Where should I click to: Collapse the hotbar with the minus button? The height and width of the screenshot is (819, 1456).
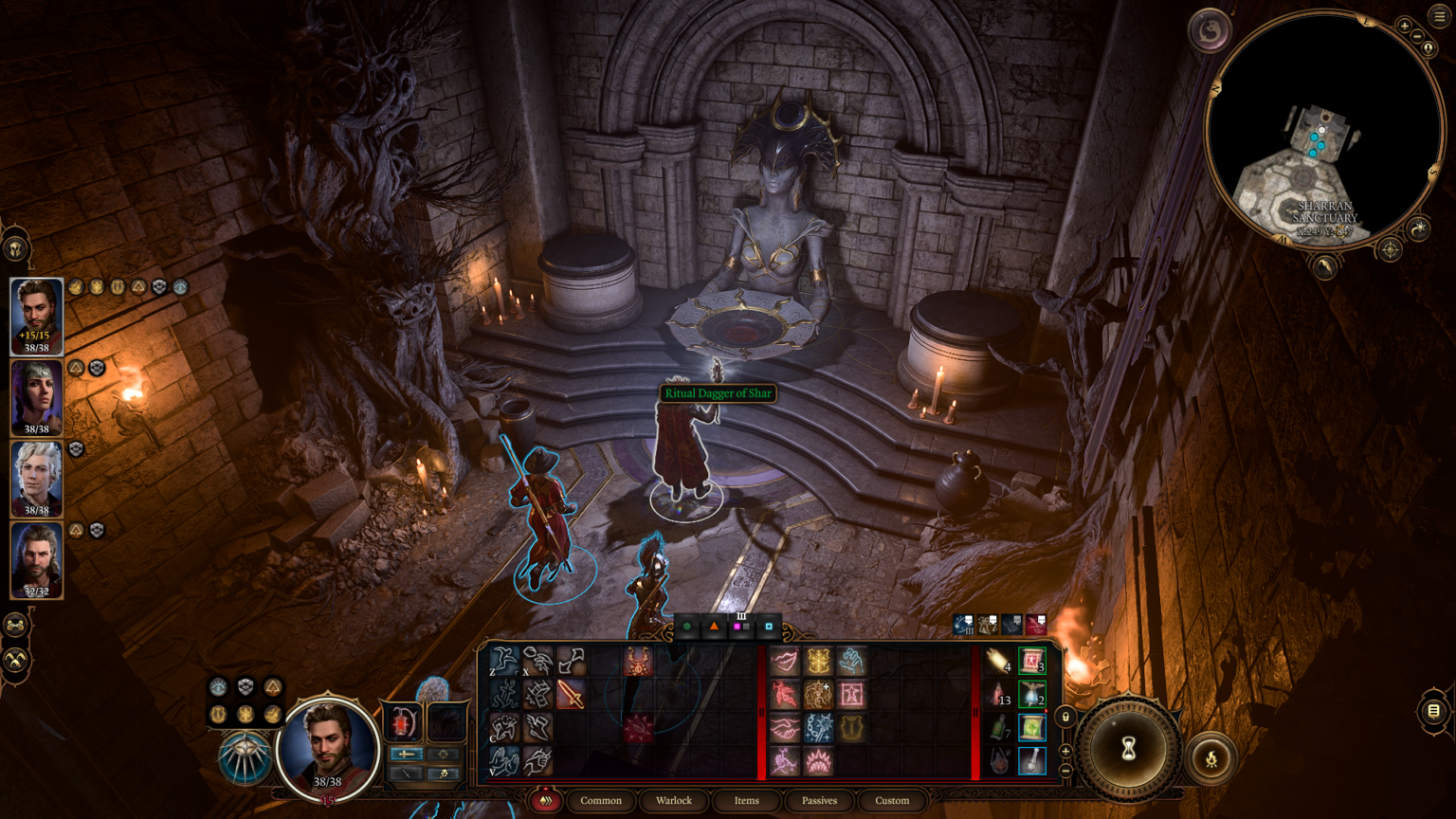(1065, 770)
